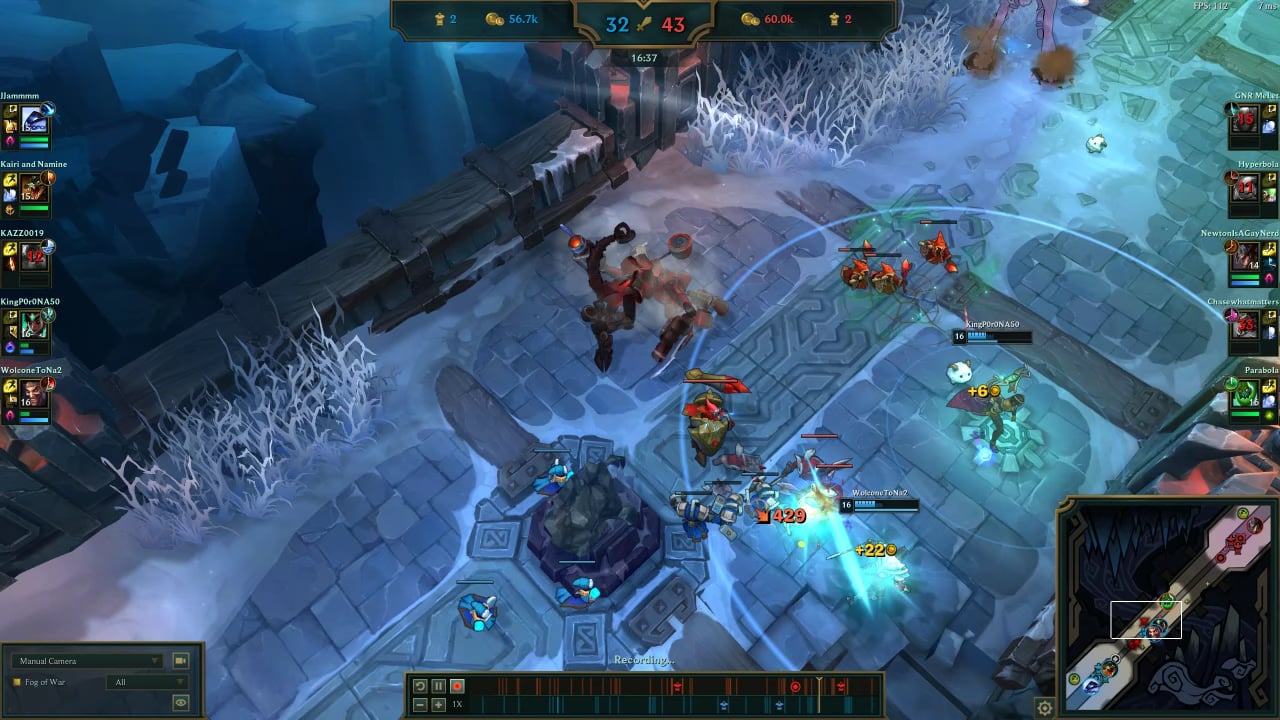This screenshot has height=720, width=1280.
Task: Select Chasewhatmatters' champion portrait
Action: [1245, 325]
